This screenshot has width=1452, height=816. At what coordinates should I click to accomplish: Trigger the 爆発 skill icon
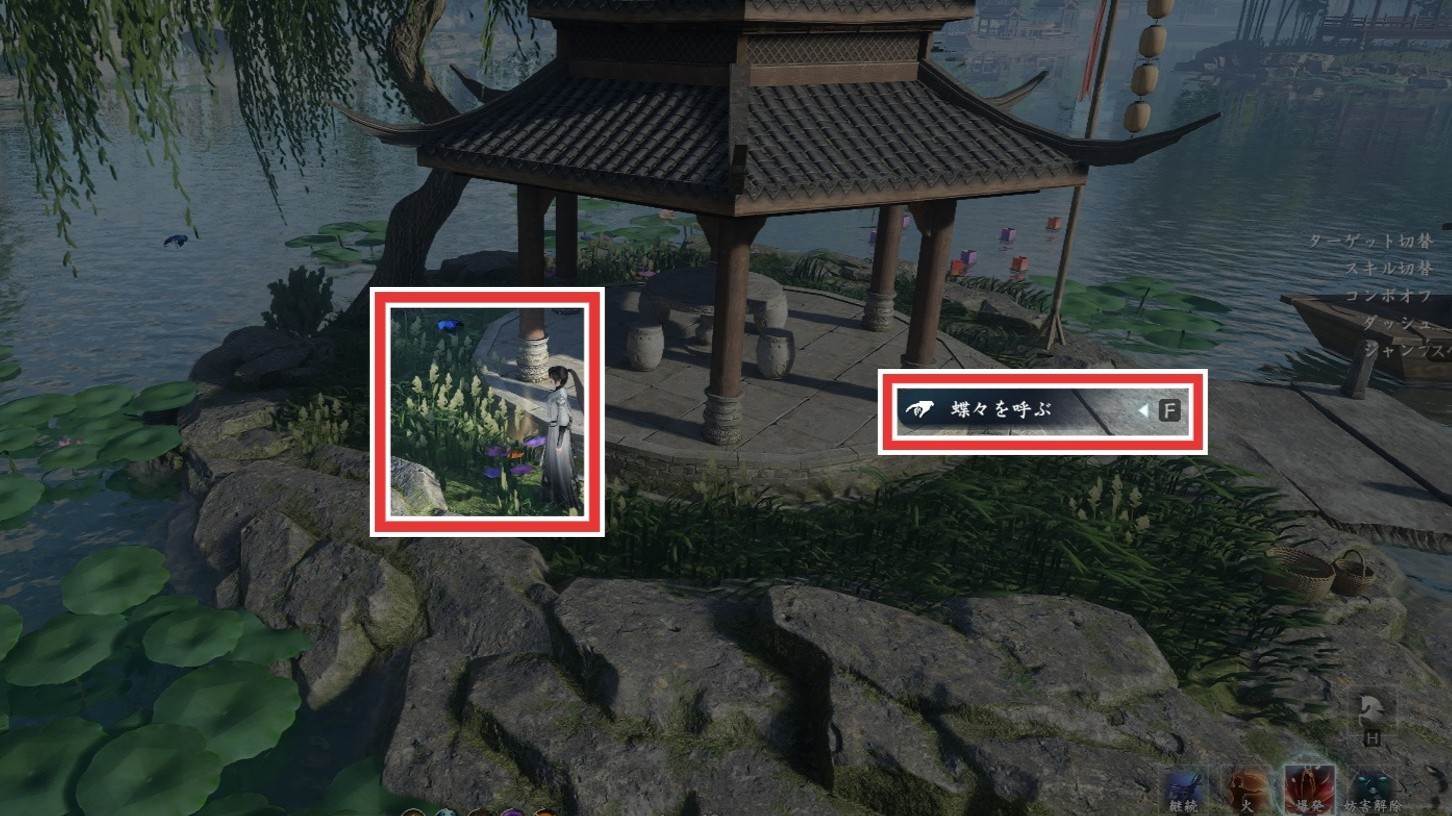point(1309,790)
